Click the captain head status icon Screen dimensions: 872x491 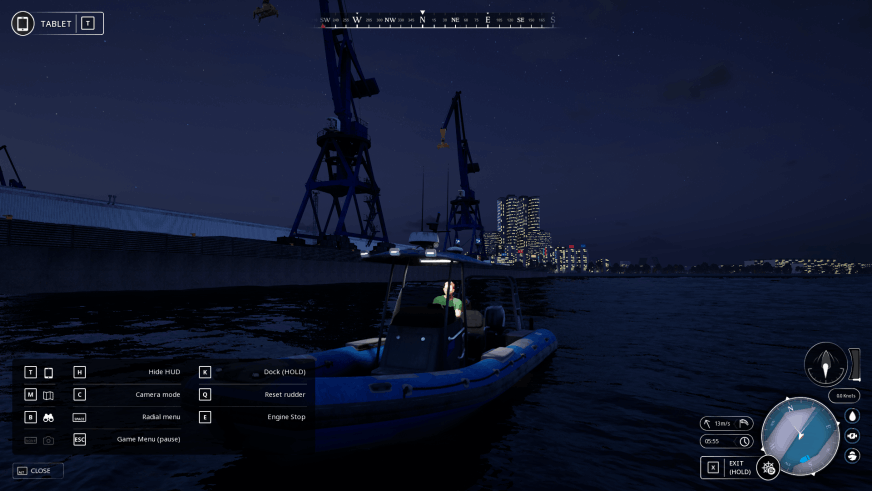852,455
